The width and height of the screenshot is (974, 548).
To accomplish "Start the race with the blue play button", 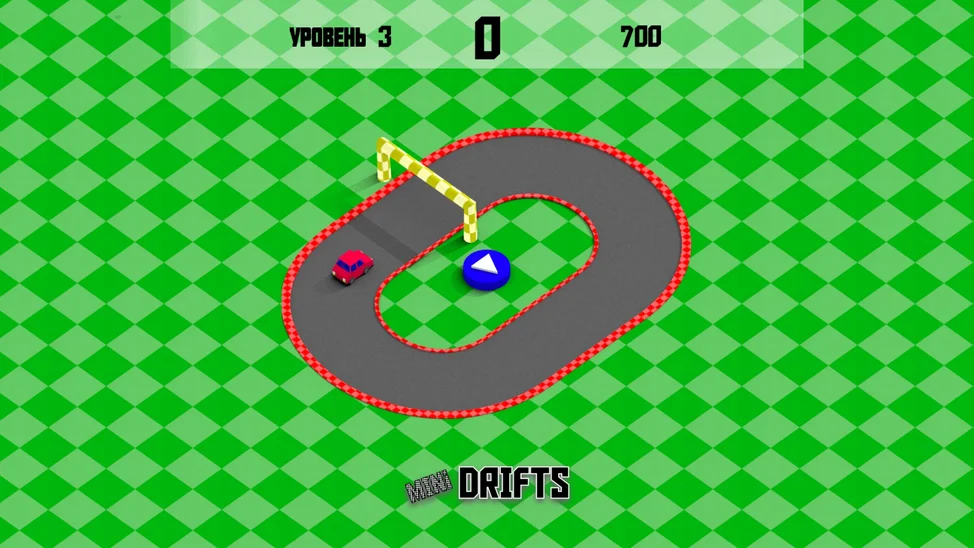I will point(487,268).
